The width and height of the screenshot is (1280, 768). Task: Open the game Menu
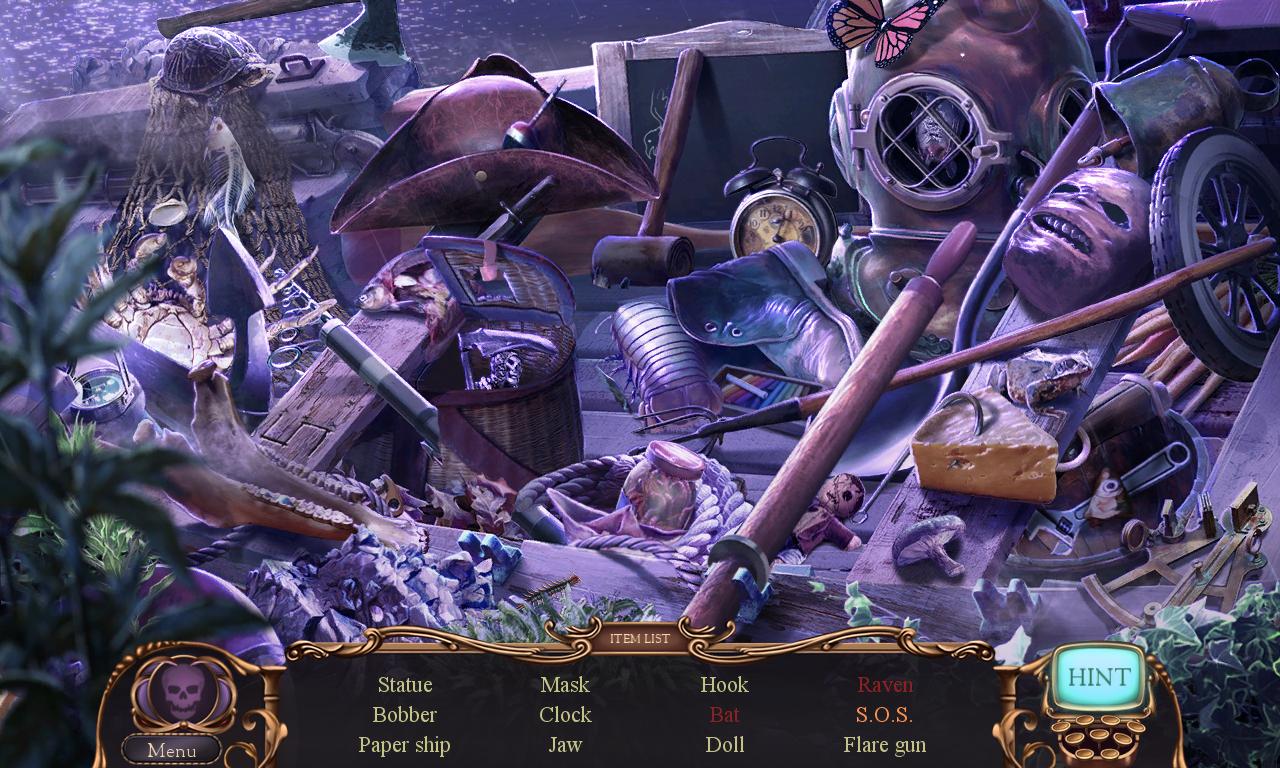coord(171,750)
